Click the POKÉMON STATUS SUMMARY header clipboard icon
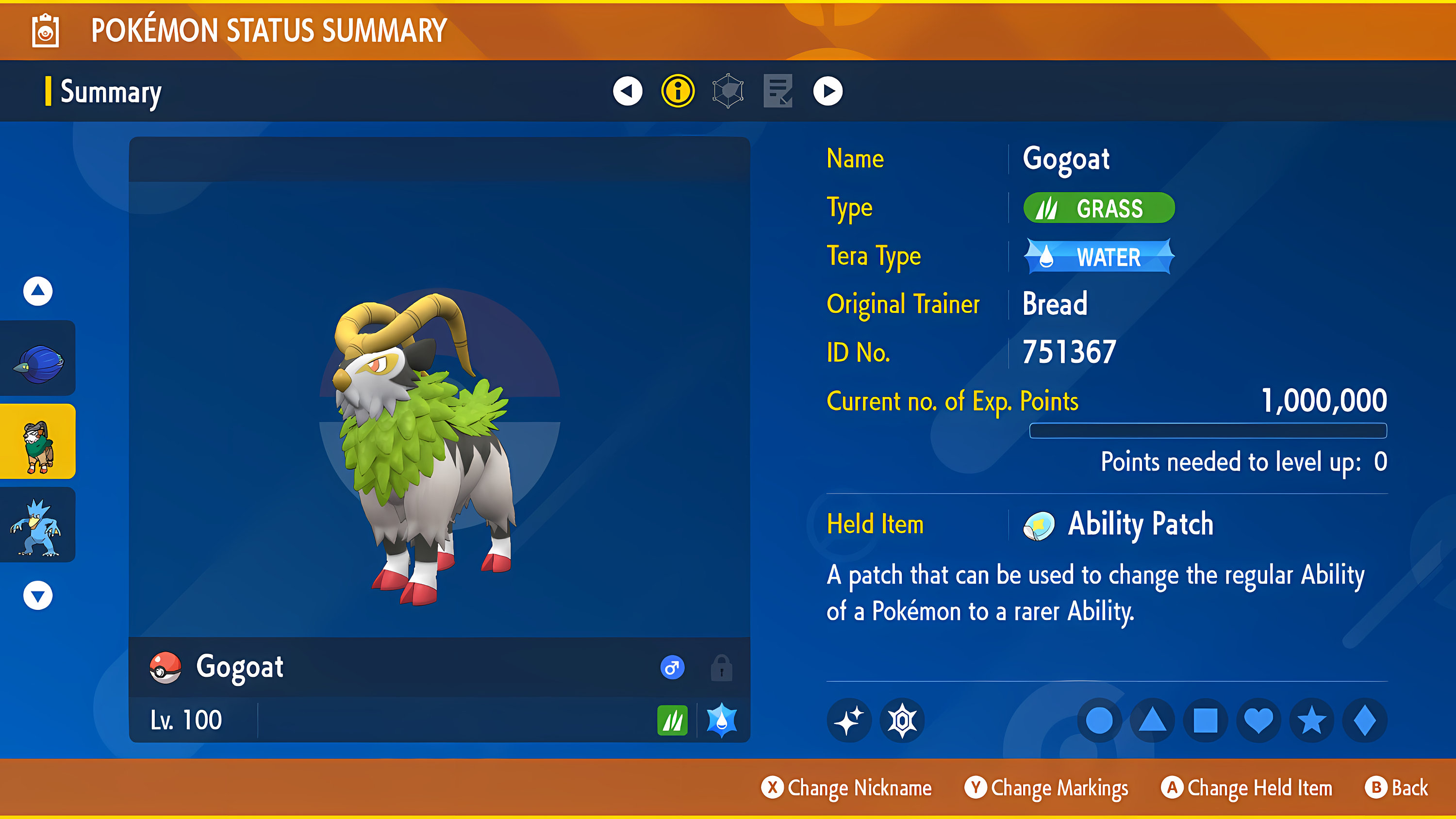Viewport: 1456px width, 819px height. tap(46, 31)
